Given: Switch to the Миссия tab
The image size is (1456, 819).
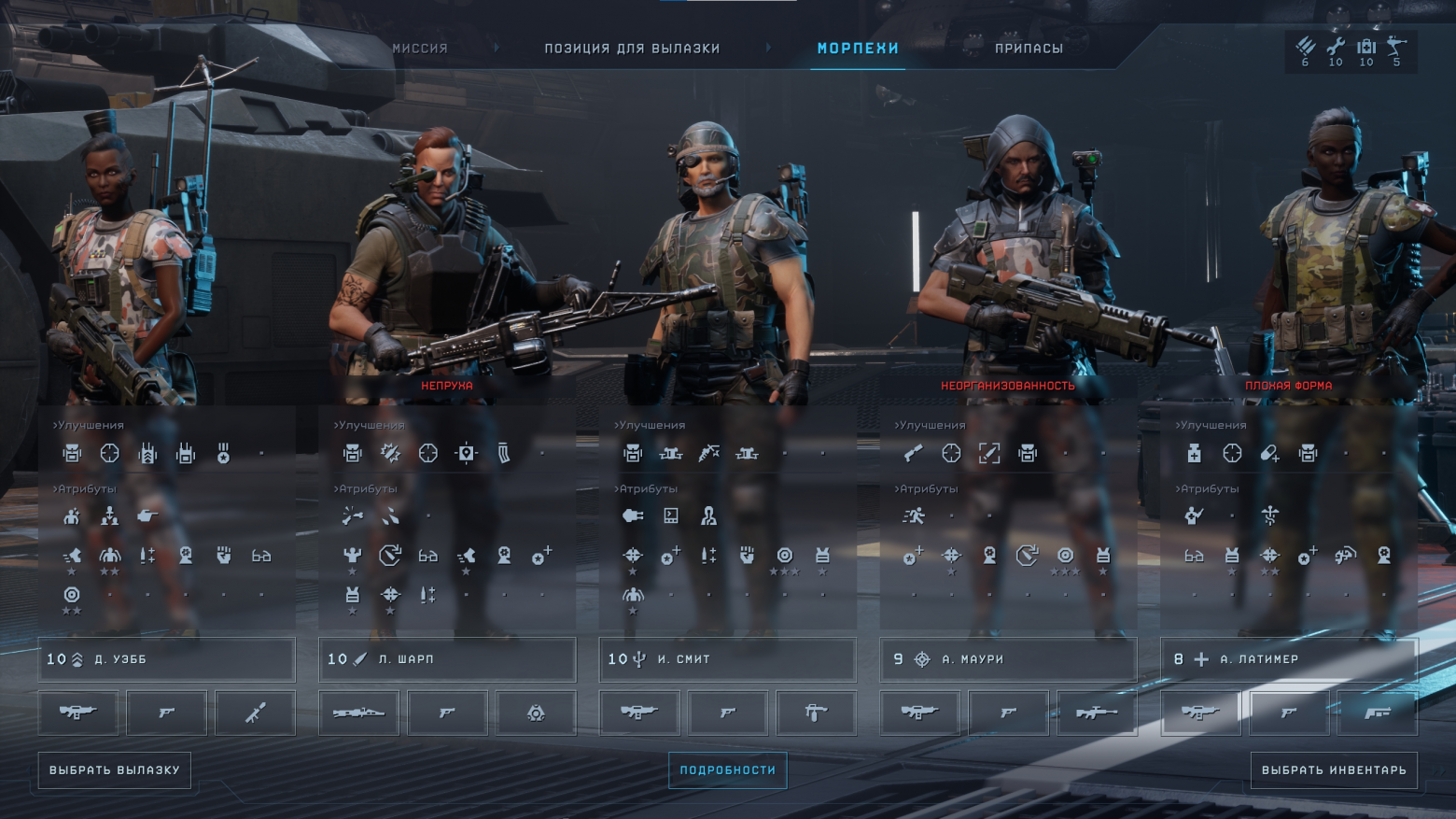Looking at the screenshot, I should point(420,49).
